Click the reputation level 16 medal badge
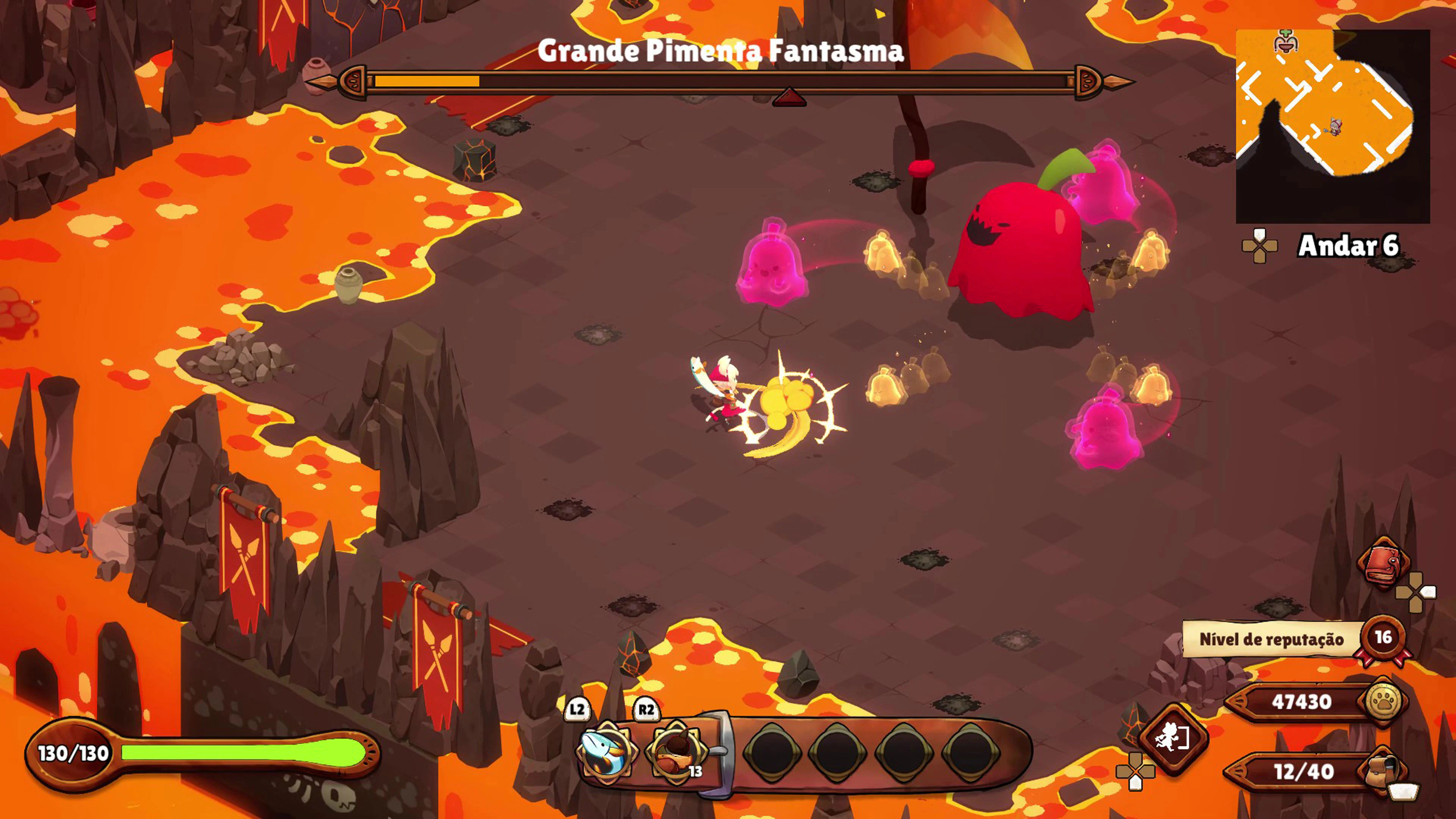This screenshot has width=1456, height=819. 1383,639
